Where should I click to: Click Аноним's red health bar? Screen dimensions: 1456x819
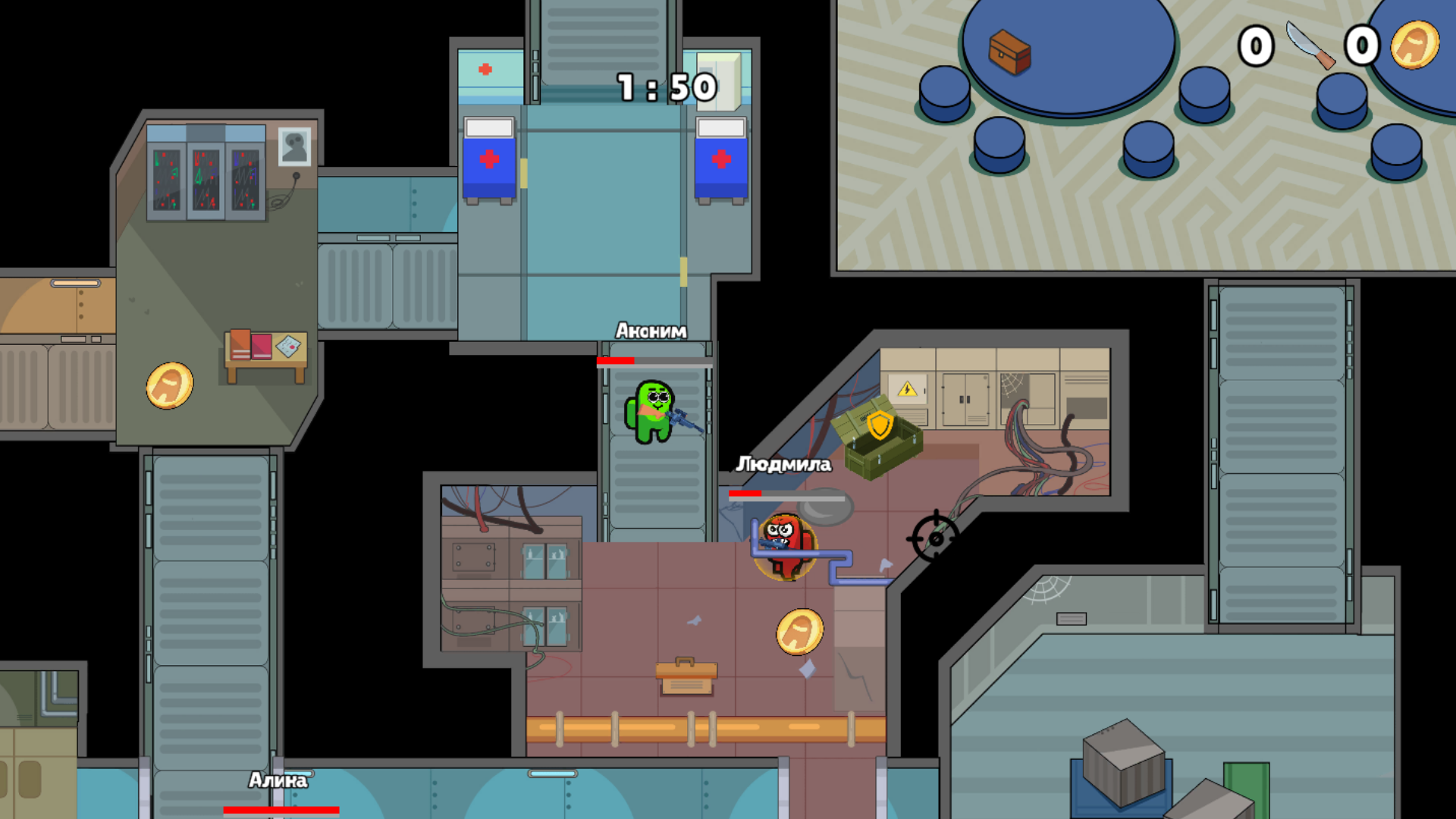[616, 361]
